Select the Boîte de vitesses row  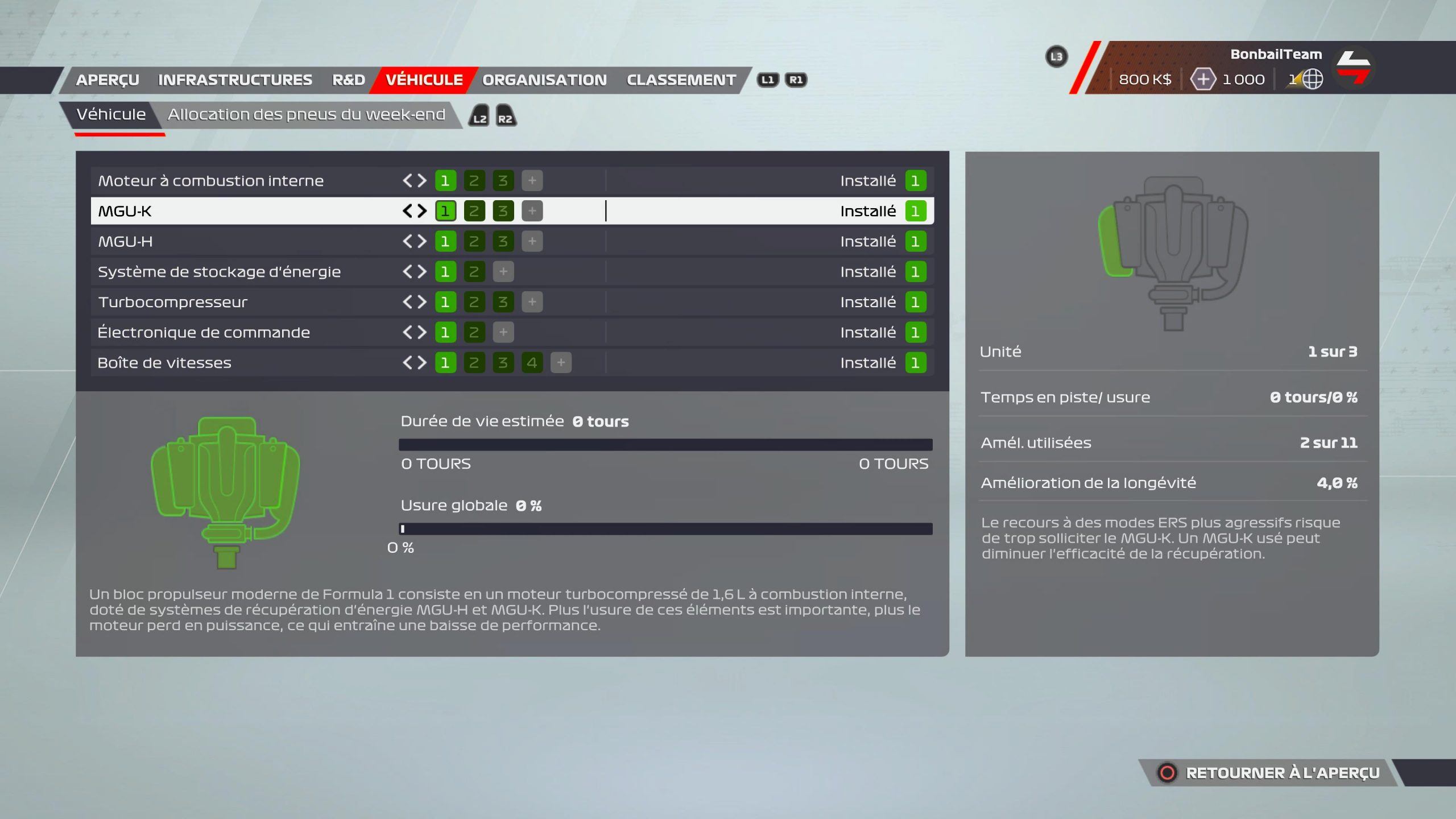pyautogui.click(x=164, y=363)
